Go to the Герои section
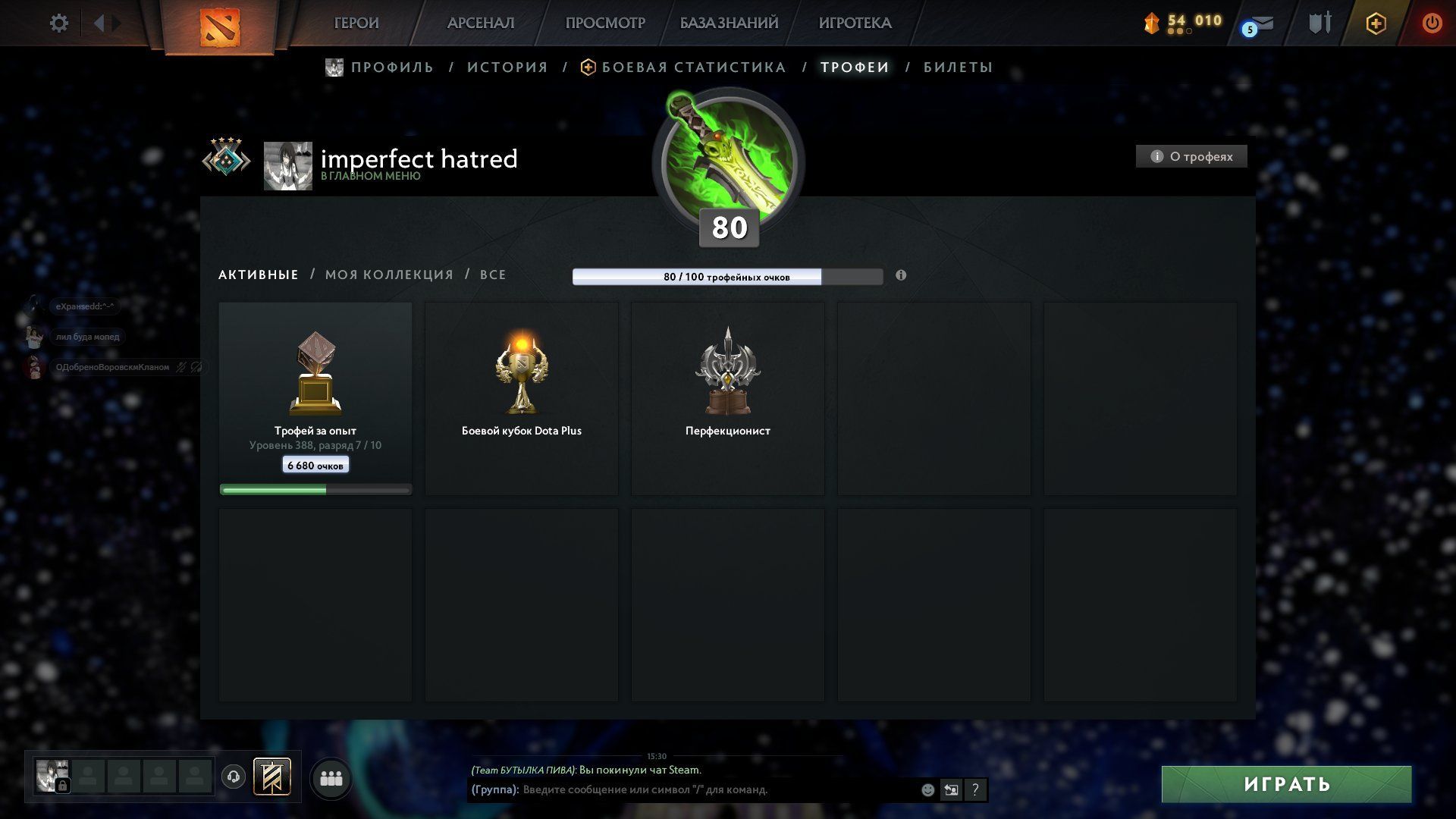The height and width of the screenshot is (819, 1456). click(356, 24)
